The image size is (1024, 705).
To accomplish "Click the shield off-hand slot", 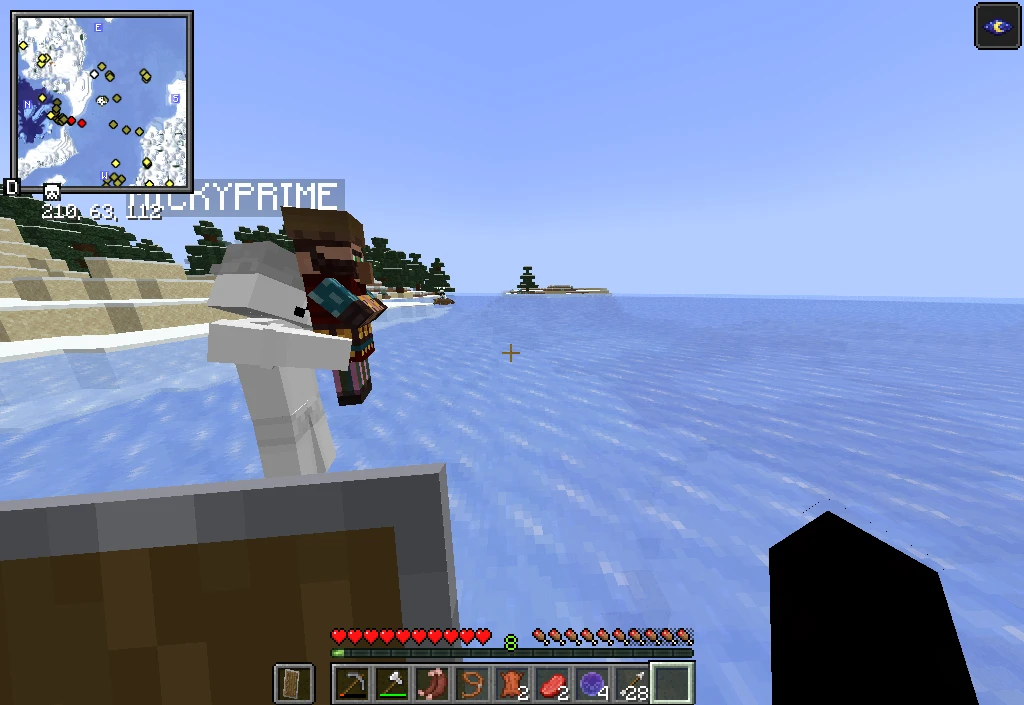I will pyautogui.click(x=293, y=684).
